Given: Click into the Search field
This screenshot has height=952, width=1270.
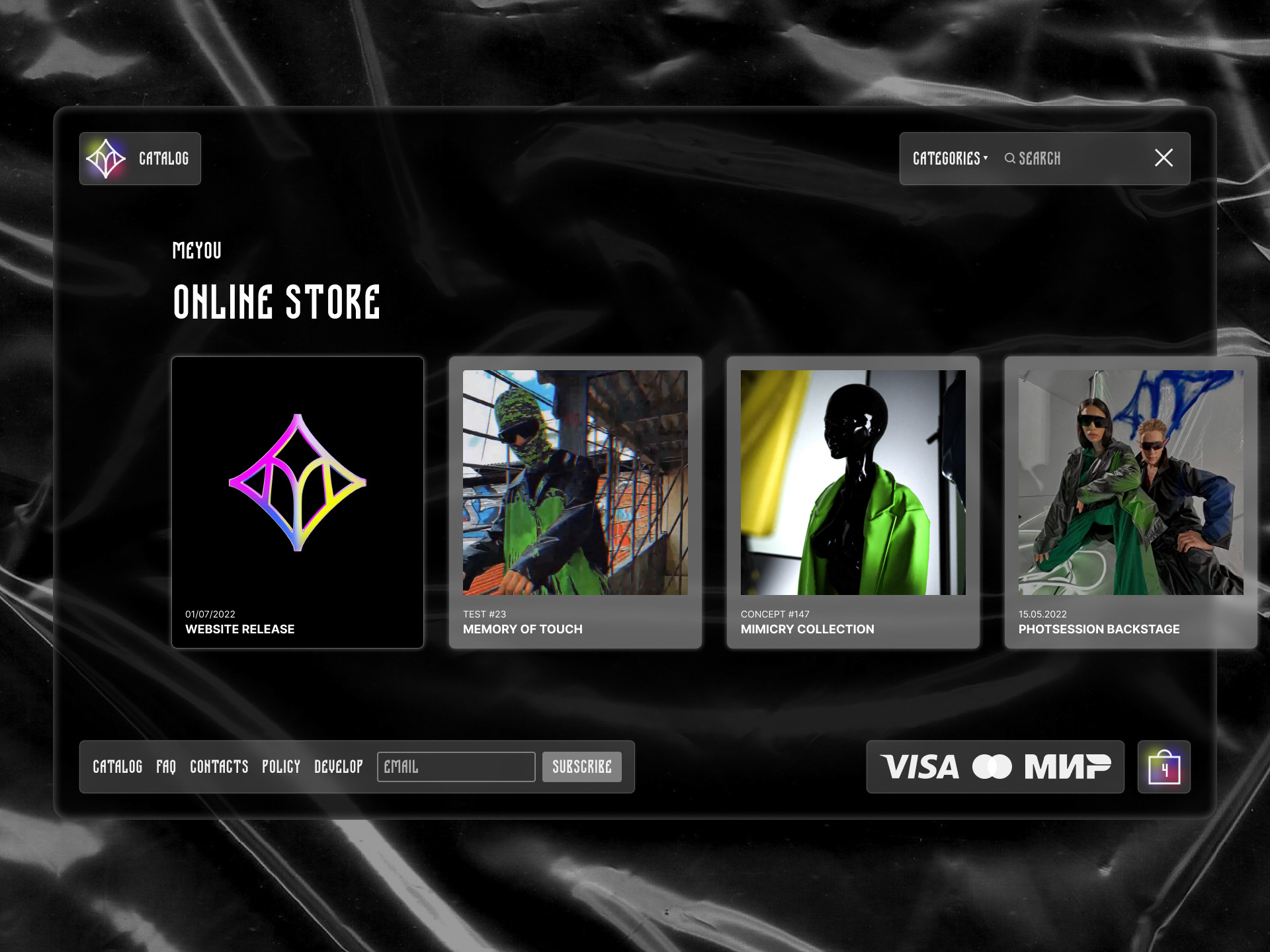Looking at the screenshot, I should click(1072, 159).
